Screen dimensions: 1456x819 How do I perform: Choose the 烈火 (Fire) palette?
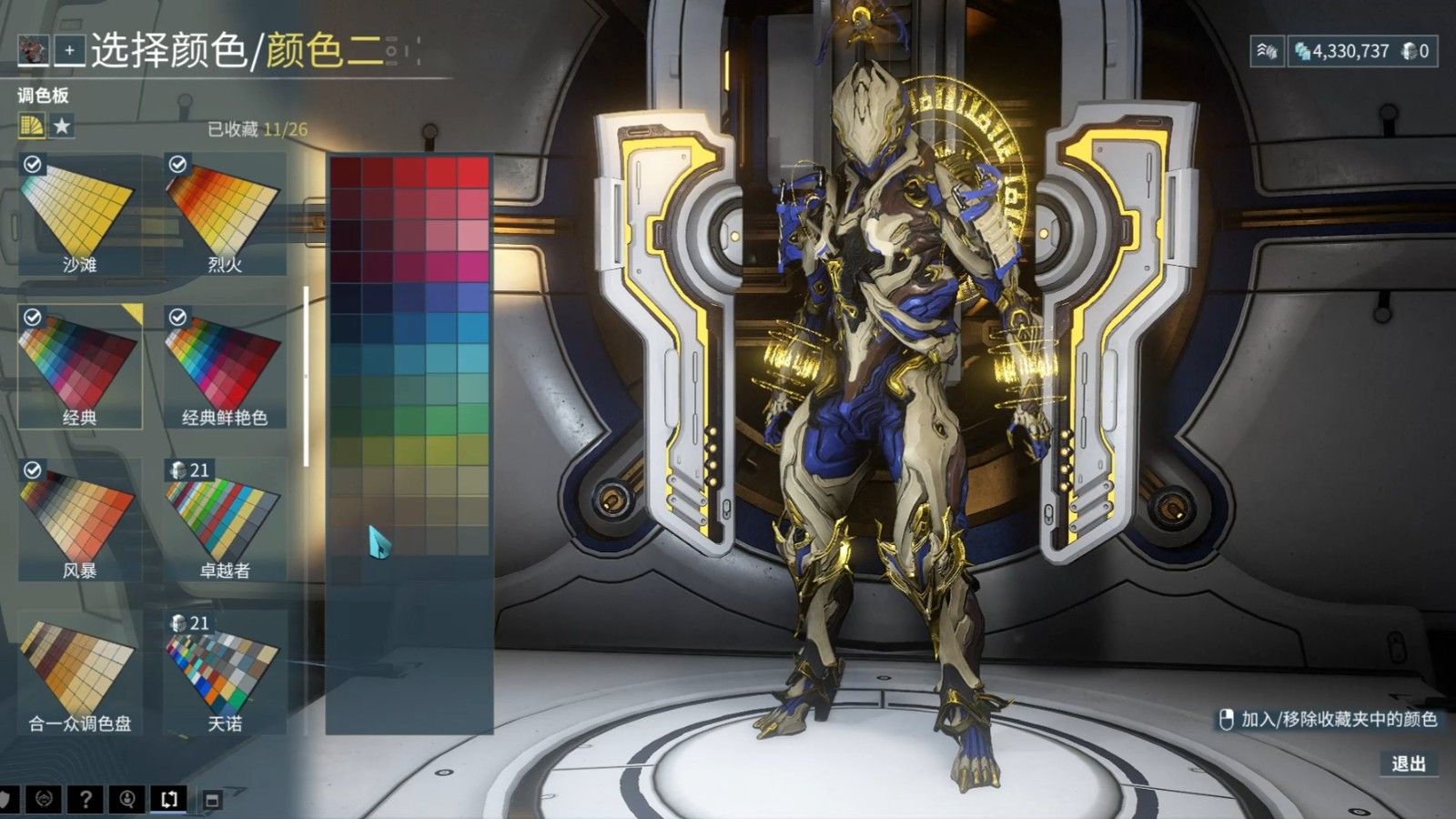click(224, 215)
